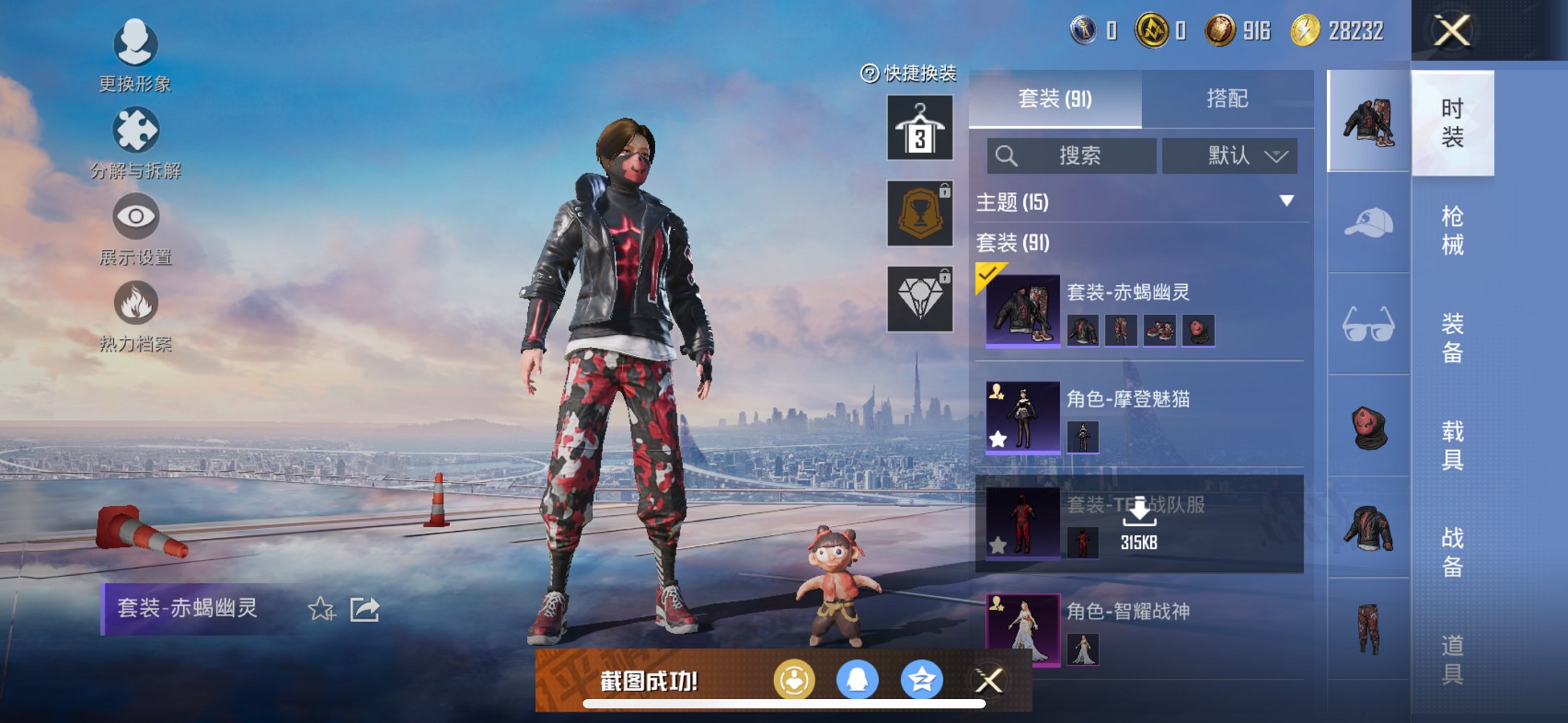Select the mask slot icon
This screenshot has width=1568, height=723.
tap(1367, 427)
